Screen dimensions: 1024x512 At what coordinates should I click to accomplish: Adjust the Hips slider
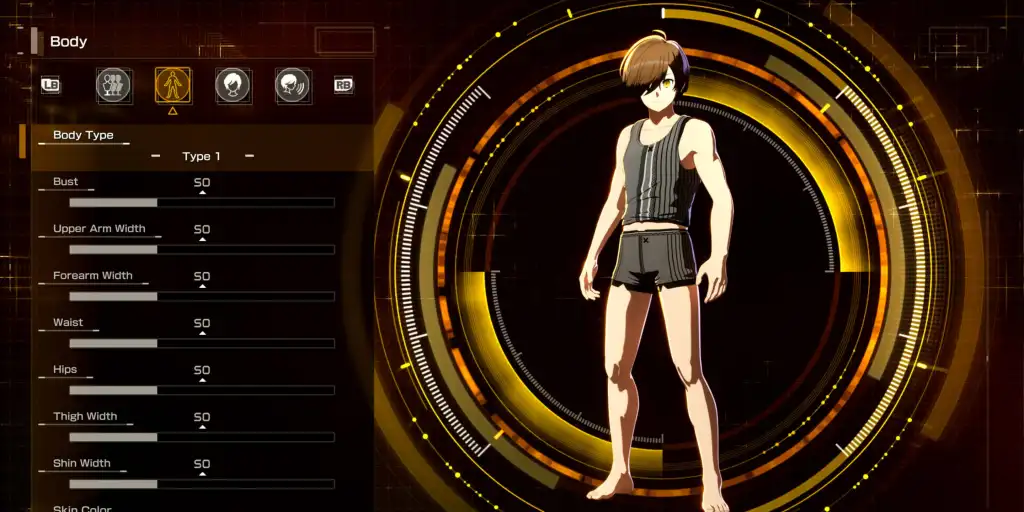[201, 390]
